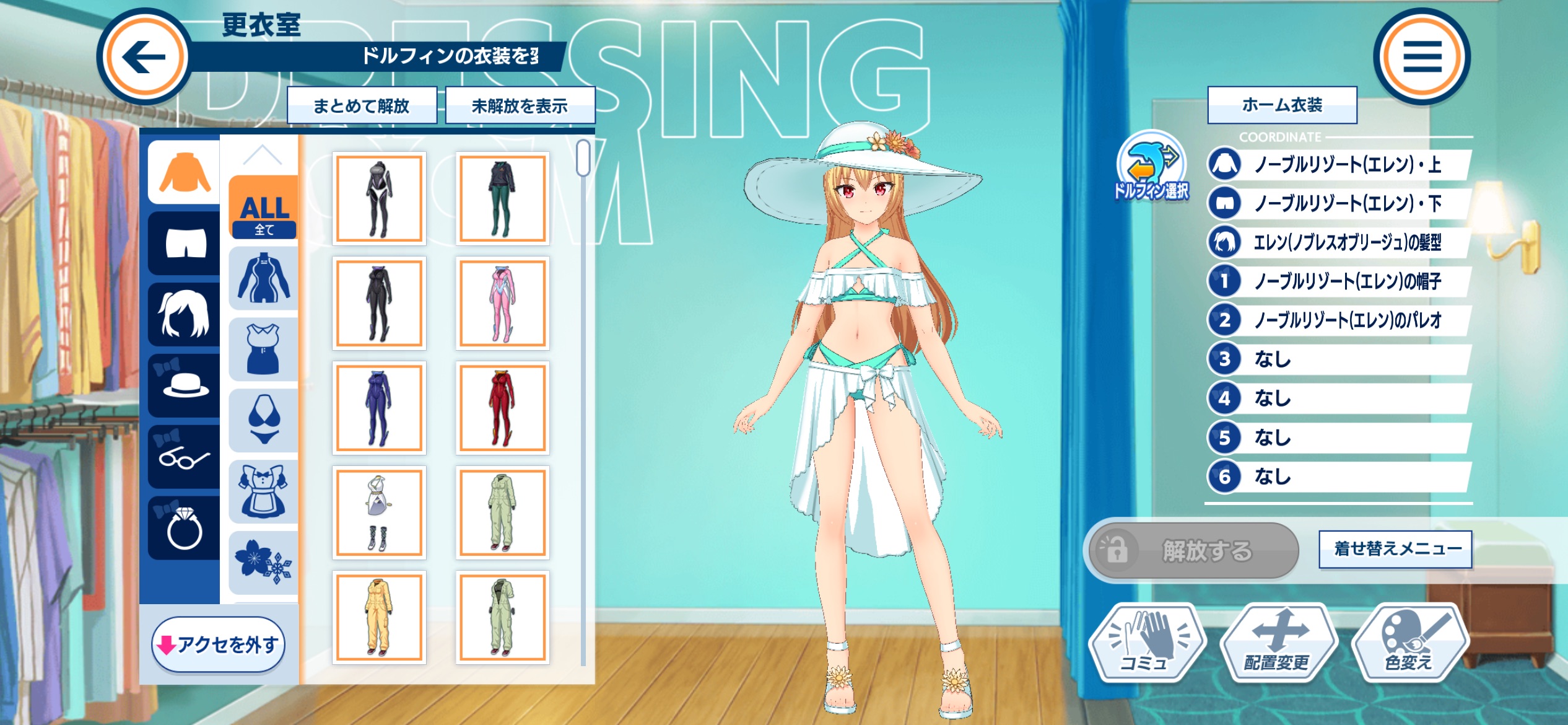
Task: Switch to the hairstyle tab
Action: [185, 314]
